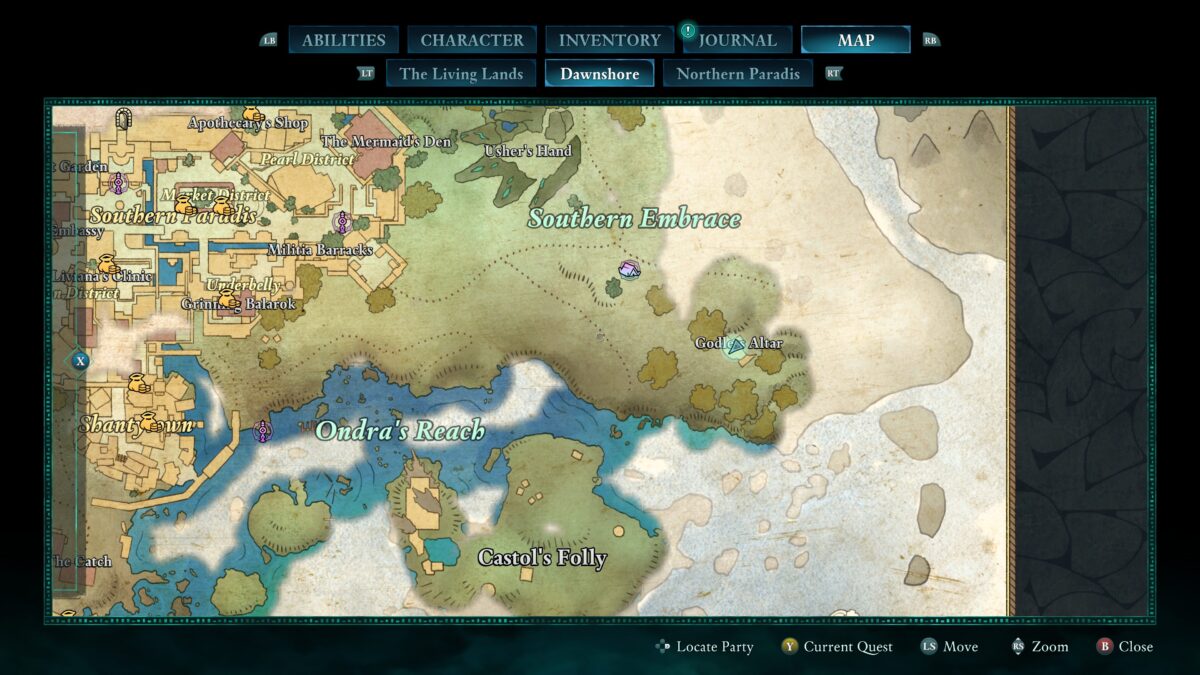Select the party camp tent marker
Image resolution: width=1200 pixels, height=675 pixels.
tap(629, 269)
